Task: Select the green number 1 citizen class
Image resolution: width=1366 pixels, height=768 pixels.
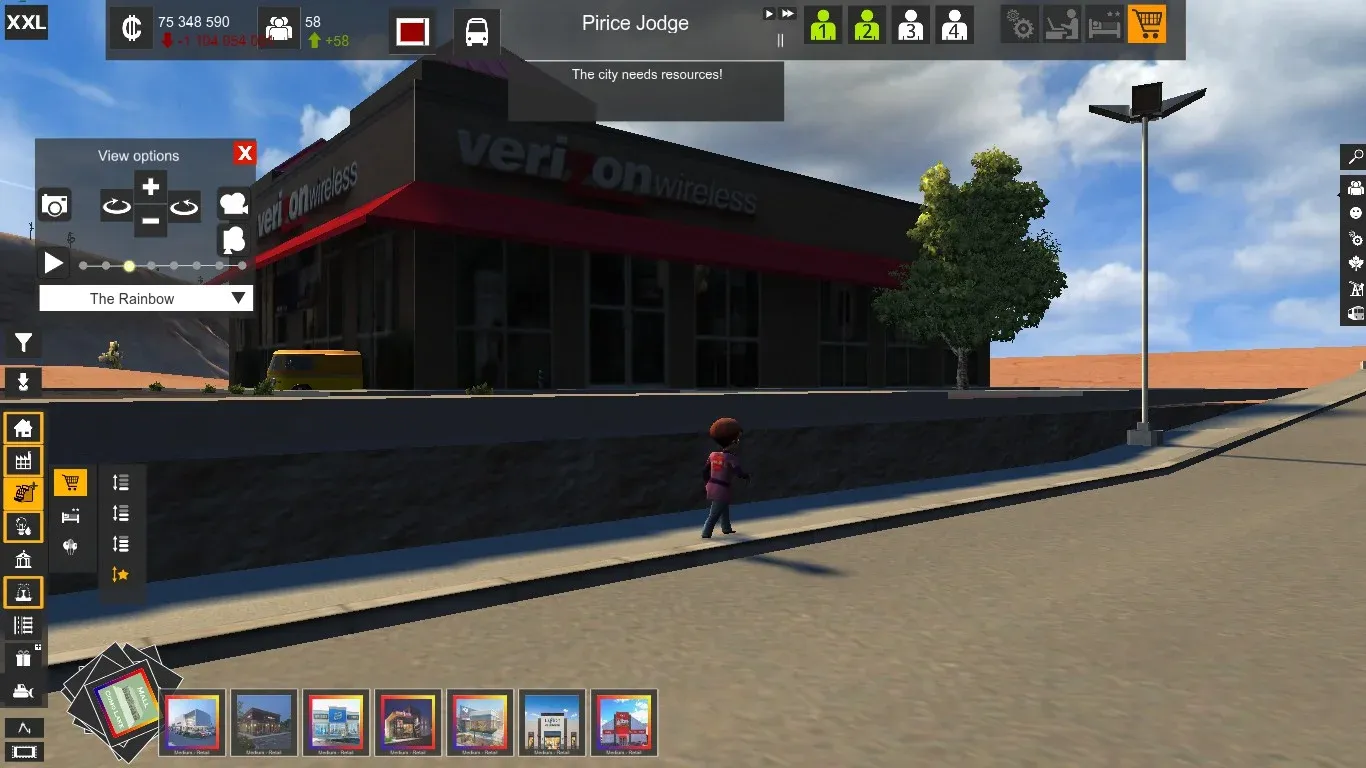Action: [x=823, y=26]
